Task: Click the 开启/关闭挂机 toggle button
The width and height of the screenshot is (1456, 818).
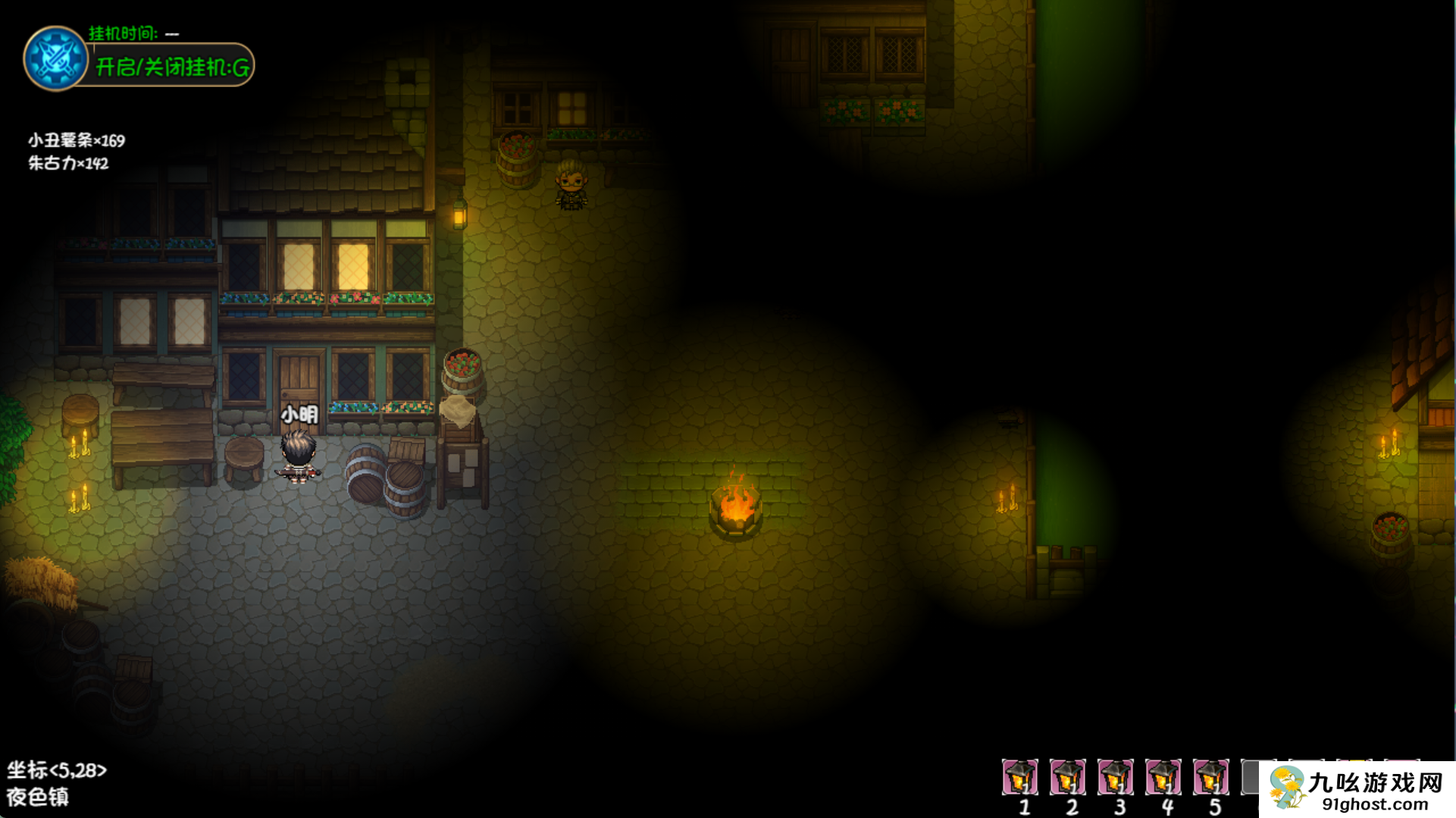Action: coord(172,67)
